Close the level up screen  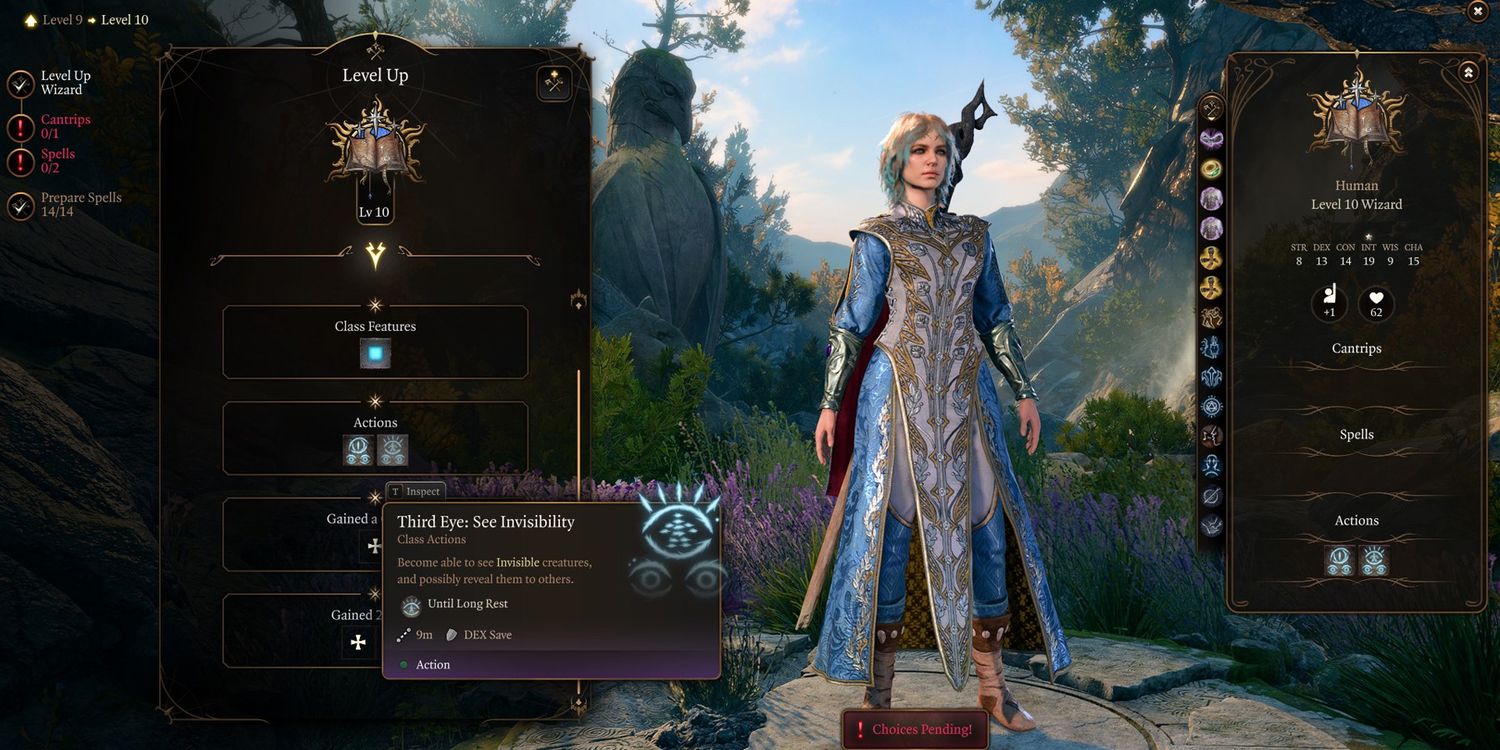coord(1477,11)
